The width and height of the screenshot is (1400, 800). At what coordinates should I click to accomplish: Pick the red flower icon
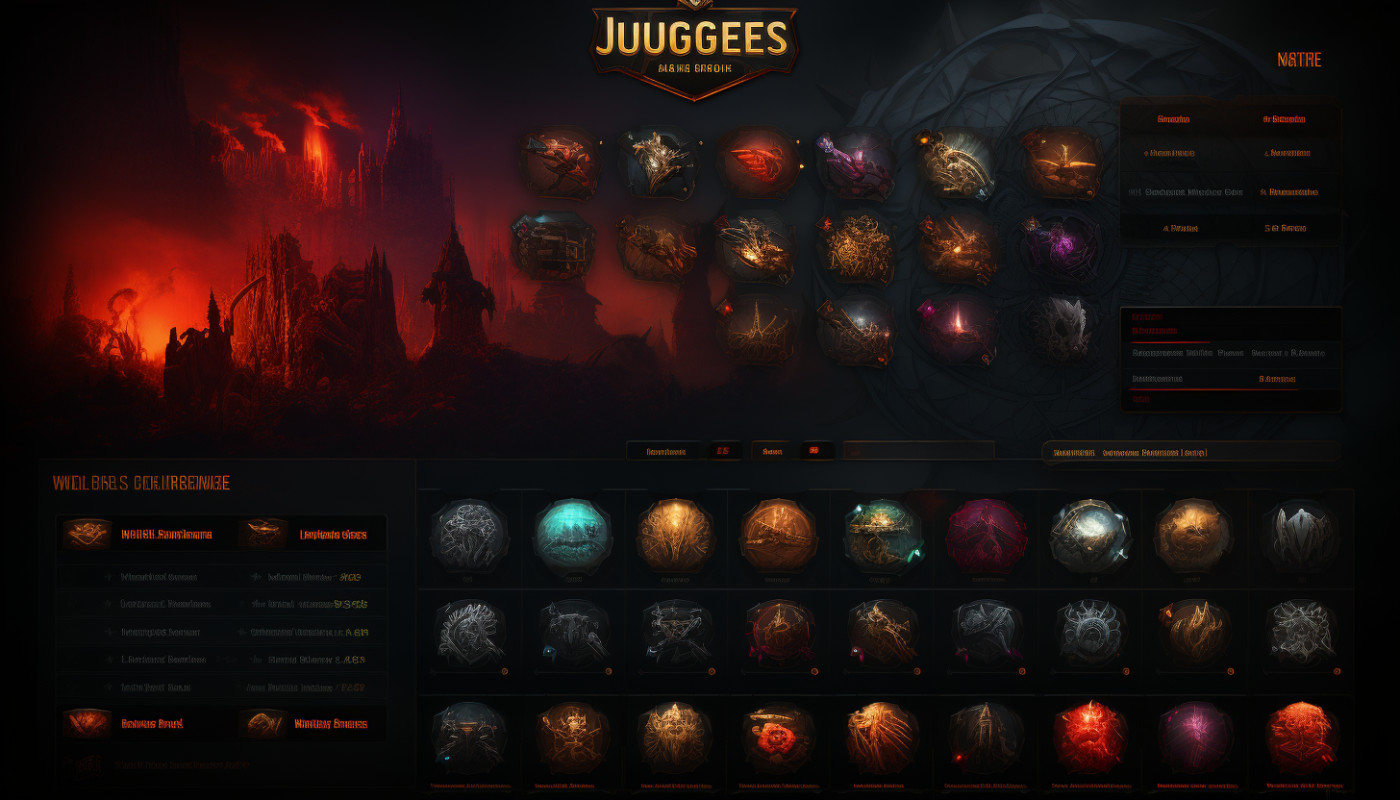pos(779,738)
